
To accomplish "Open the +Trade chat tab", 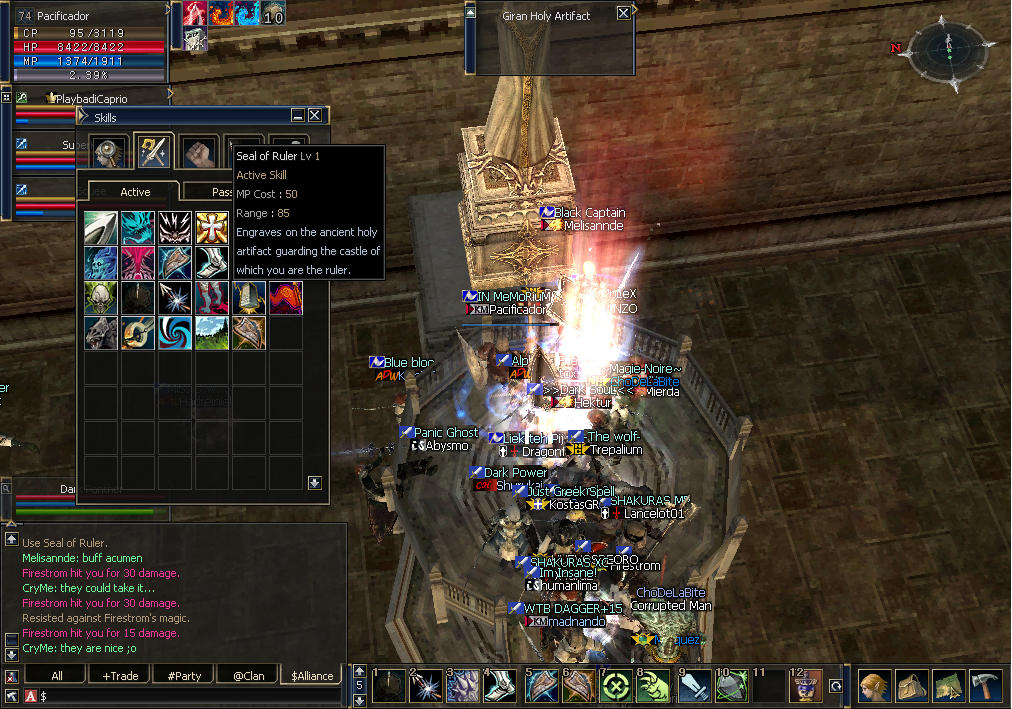I will click(120, 676).
